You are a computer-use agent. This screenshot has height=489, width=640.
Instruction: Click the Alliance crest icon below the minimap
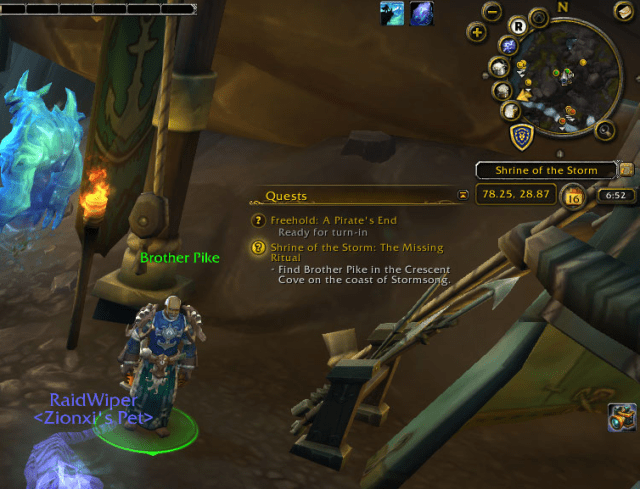521,135
